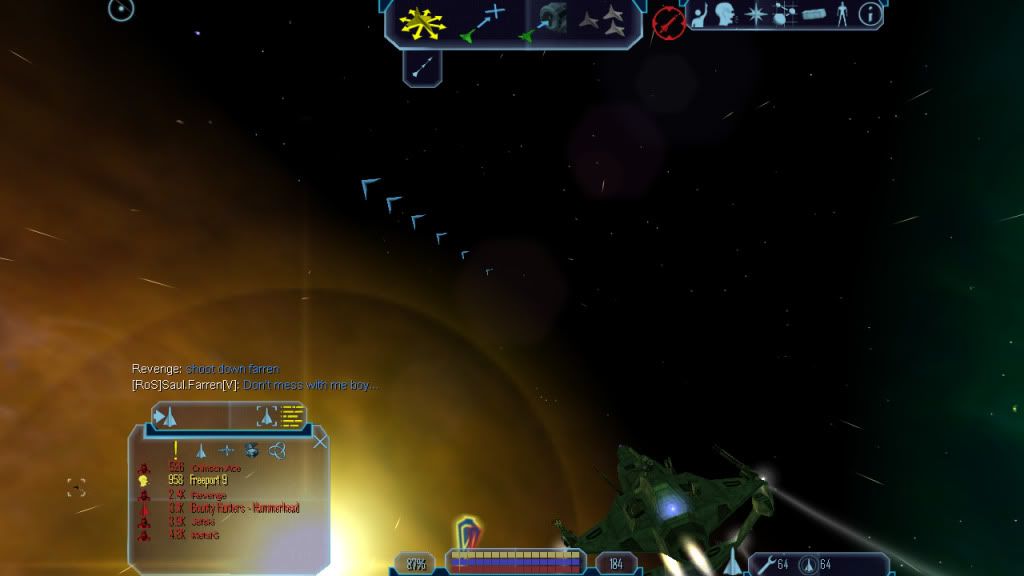Screen dimensions: 1024x576
Task: Use the wrench nanobots repair icon
Action: 766,565
